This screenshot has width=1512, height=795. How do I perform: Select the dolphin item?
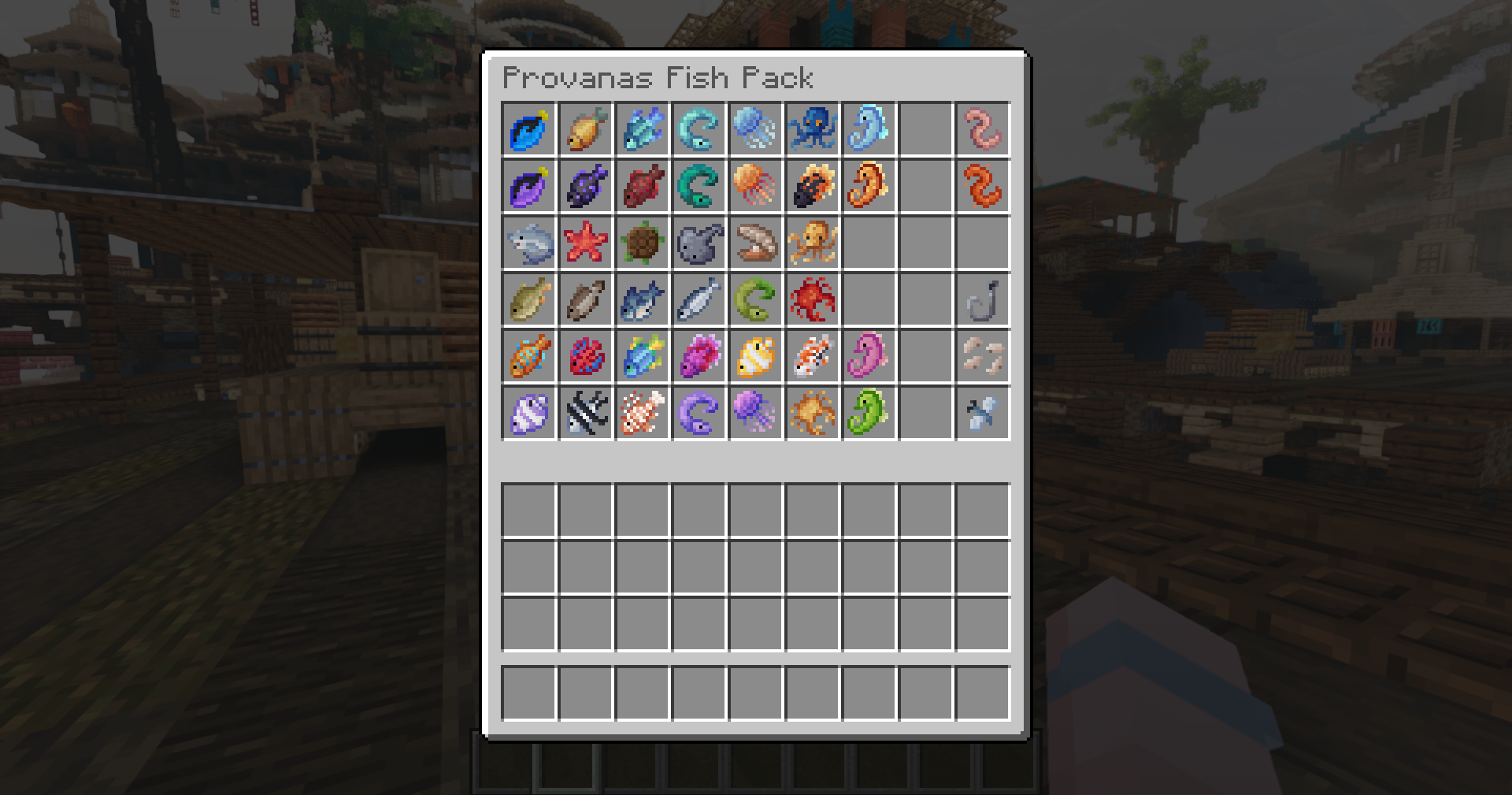(528, 243)
